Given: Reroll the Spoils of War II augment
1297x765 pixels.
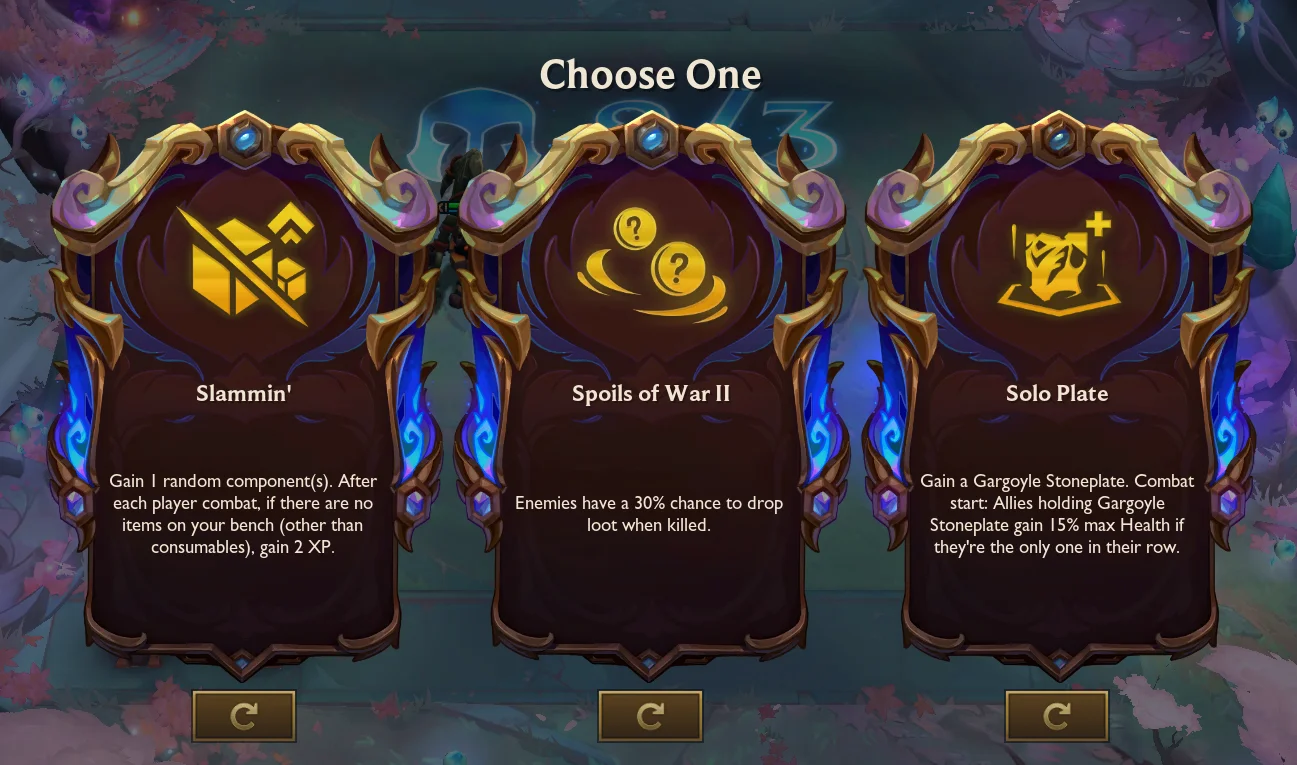Looking at the screenshot, I should click(650, 716).
